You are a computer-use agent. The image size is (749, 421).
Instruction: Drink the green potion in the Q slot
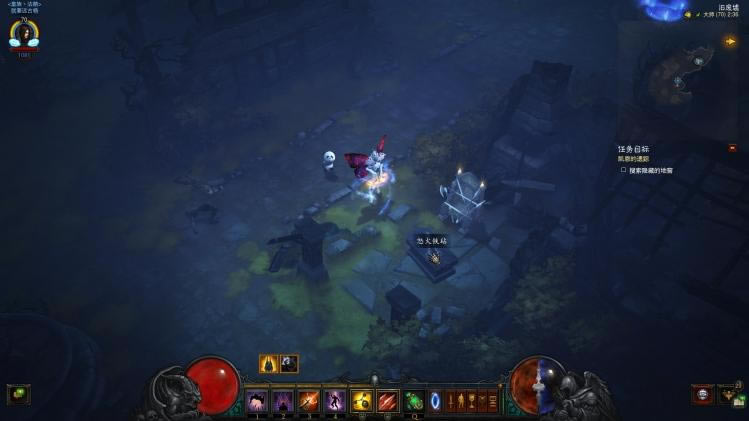(414, 401)
